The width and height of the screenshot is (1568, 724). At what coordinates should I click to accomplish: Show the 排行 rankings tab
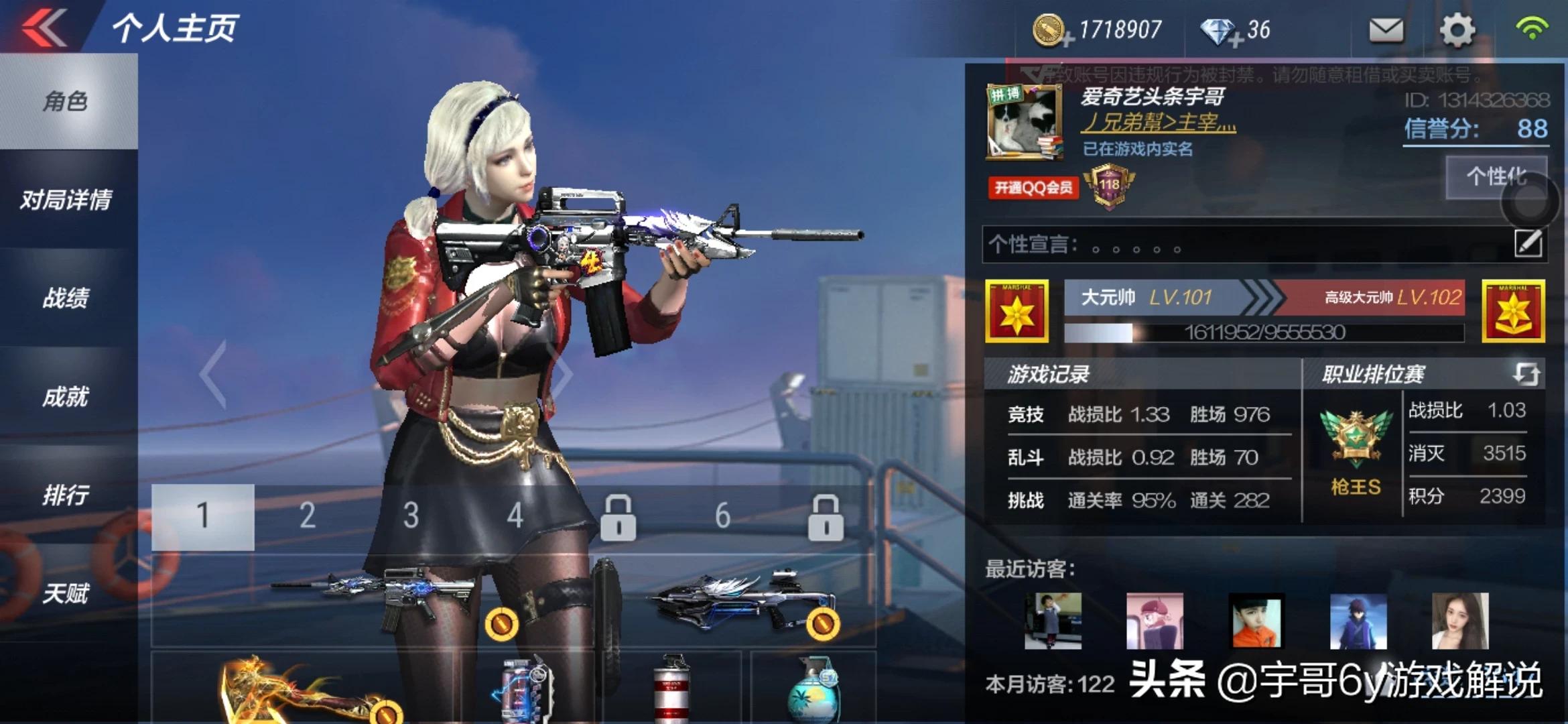coord(66,495)
